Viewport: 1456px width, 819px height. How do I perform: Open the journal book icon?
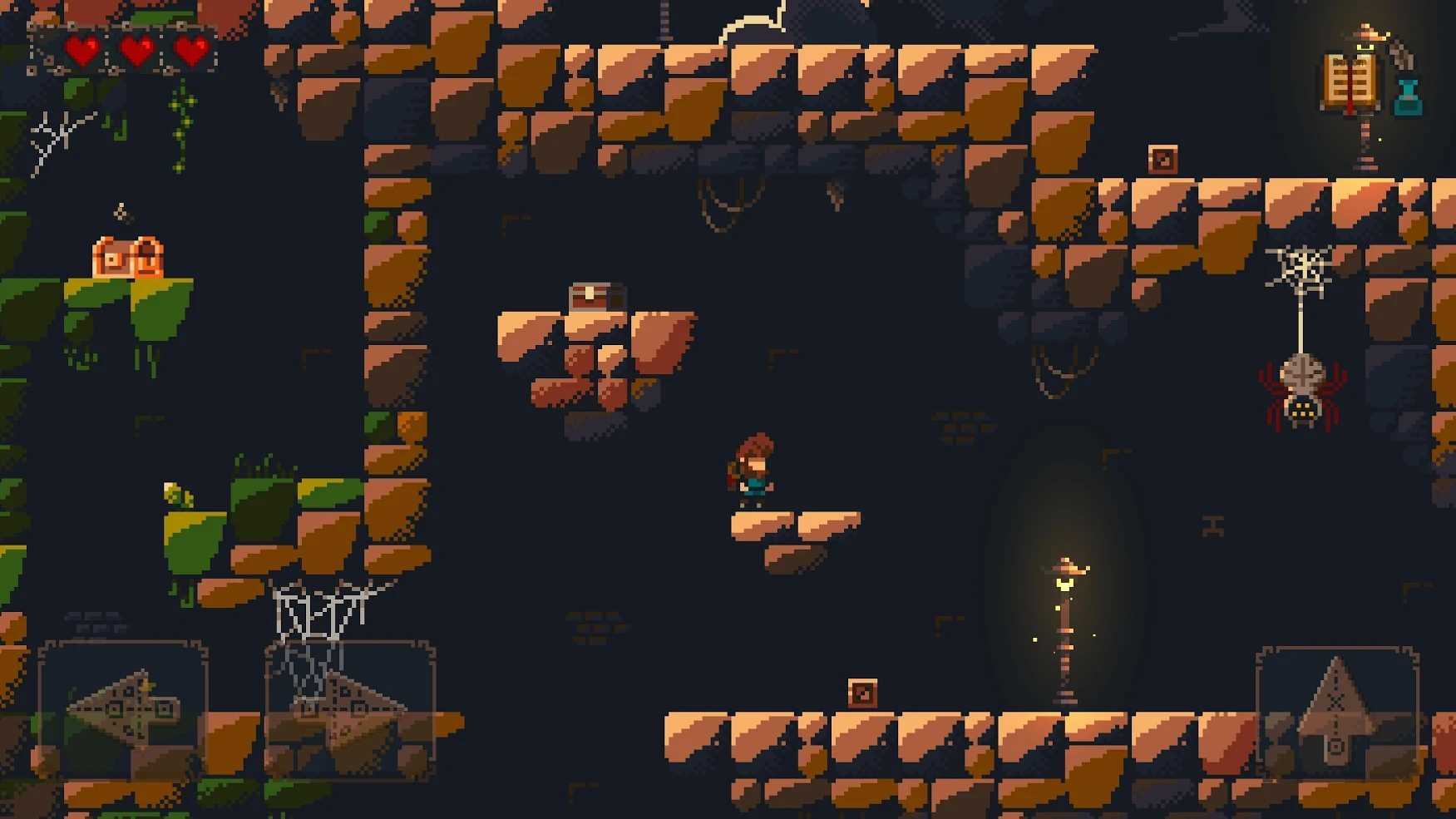click(x=1349, y=82)
